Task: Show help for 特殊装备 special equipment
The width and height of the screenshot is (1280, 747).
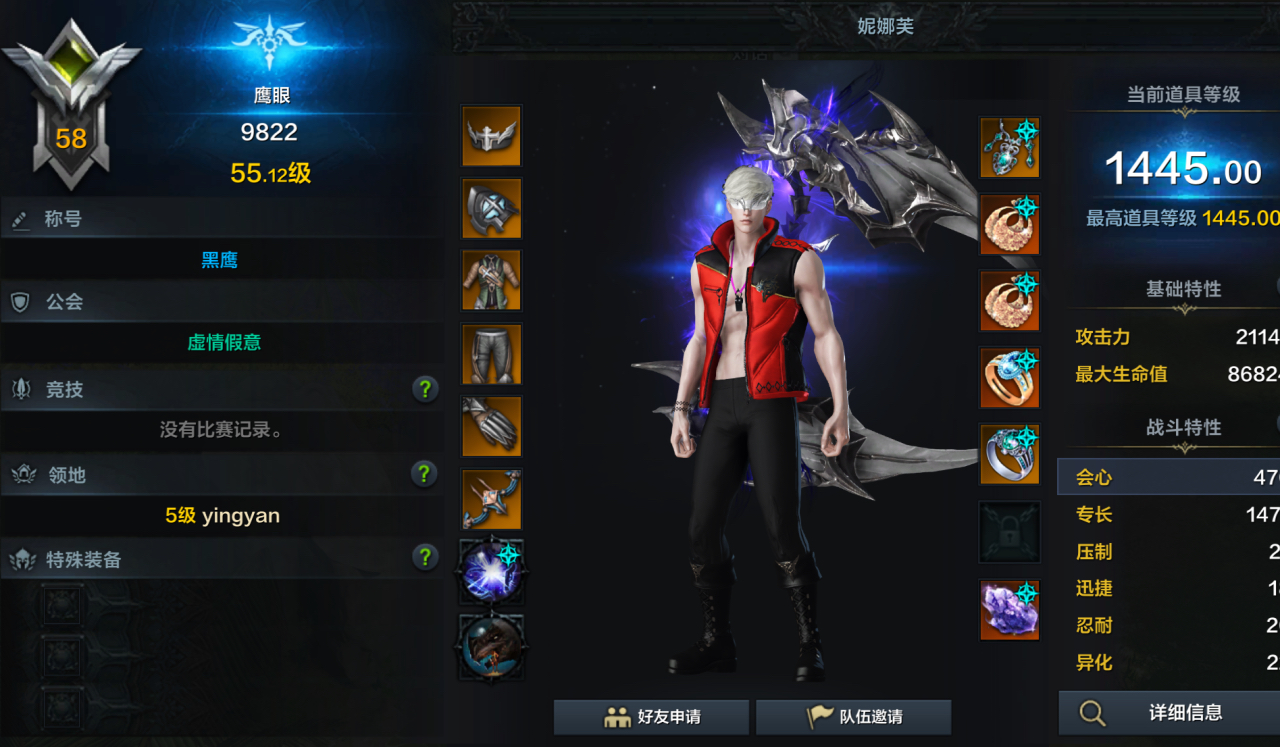Action: (425, 557)
